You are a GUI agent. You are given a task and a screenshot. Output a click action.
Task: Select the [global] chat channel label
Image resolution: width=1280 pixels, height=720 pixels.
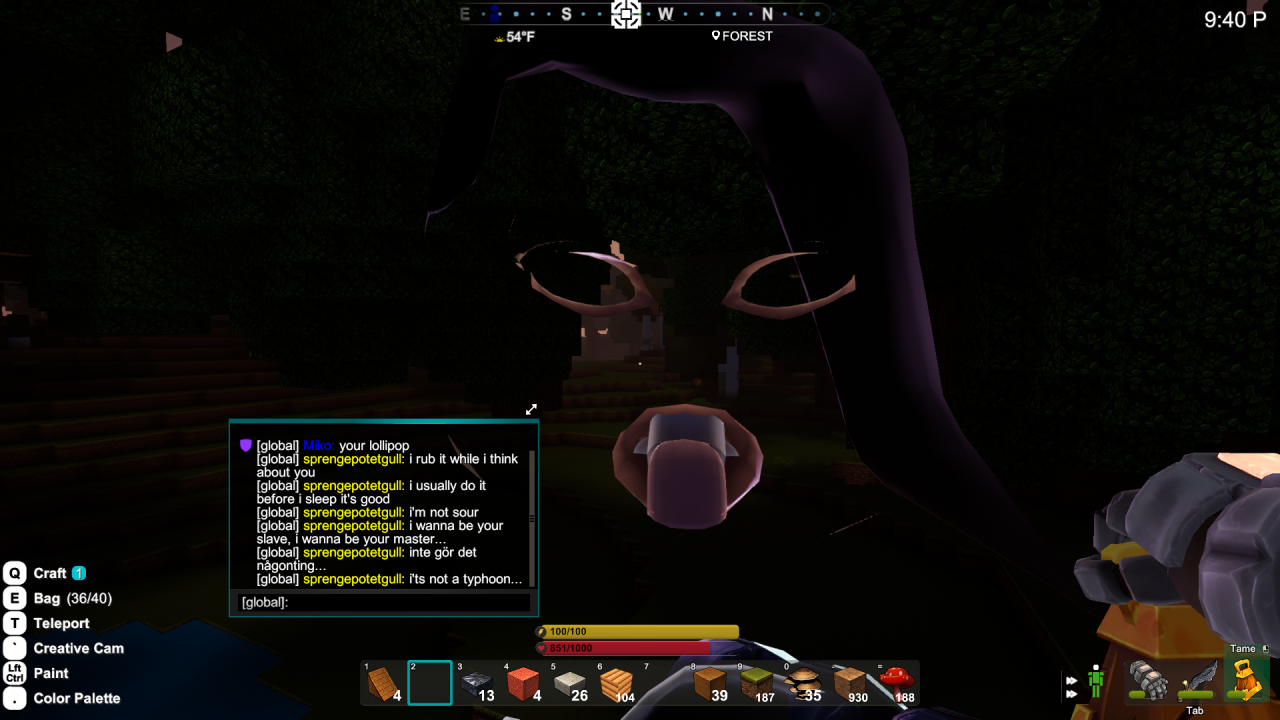(262, 601)
